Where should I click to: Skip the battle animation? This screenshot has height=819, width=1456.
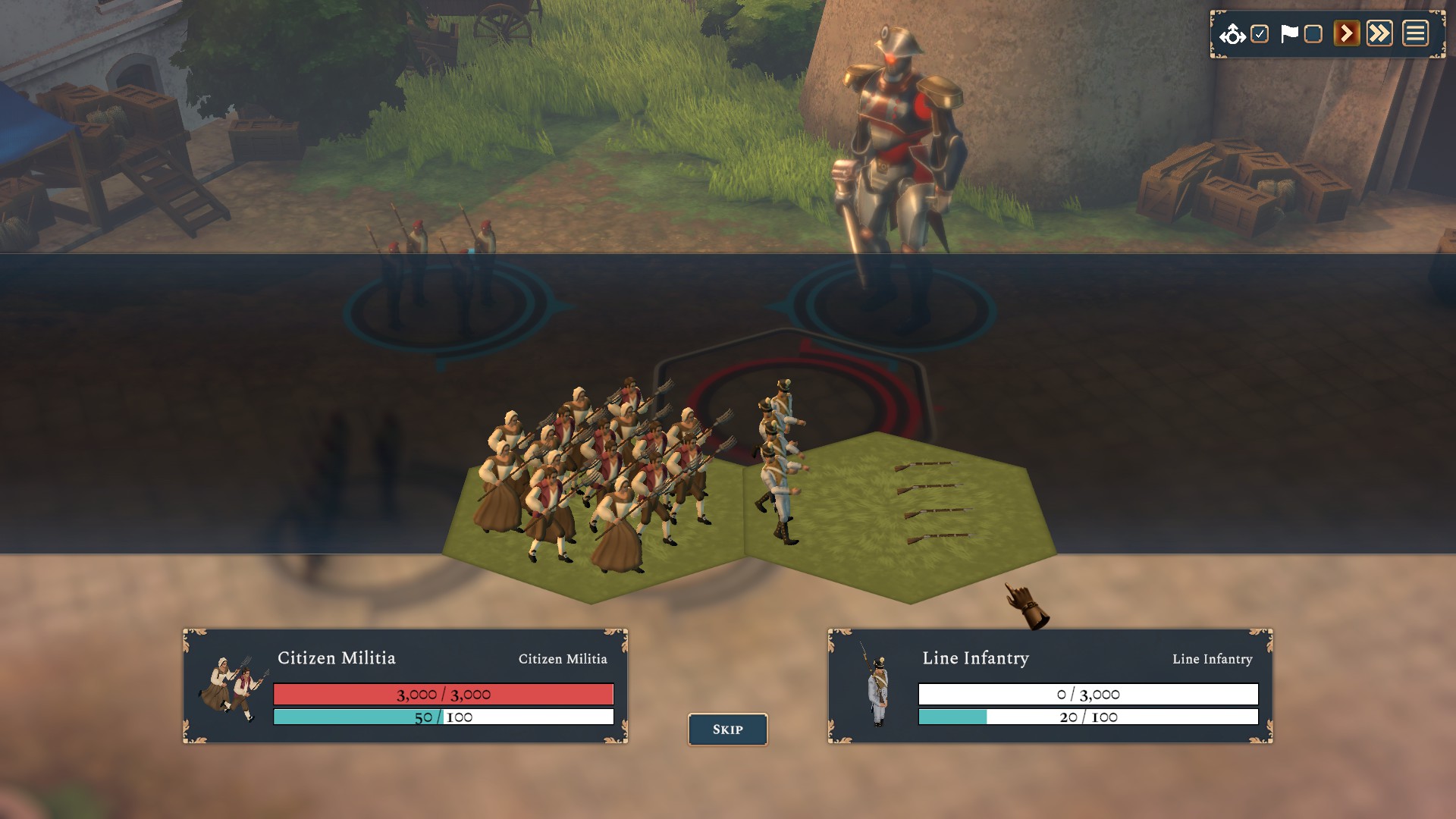tap(727, 730)
